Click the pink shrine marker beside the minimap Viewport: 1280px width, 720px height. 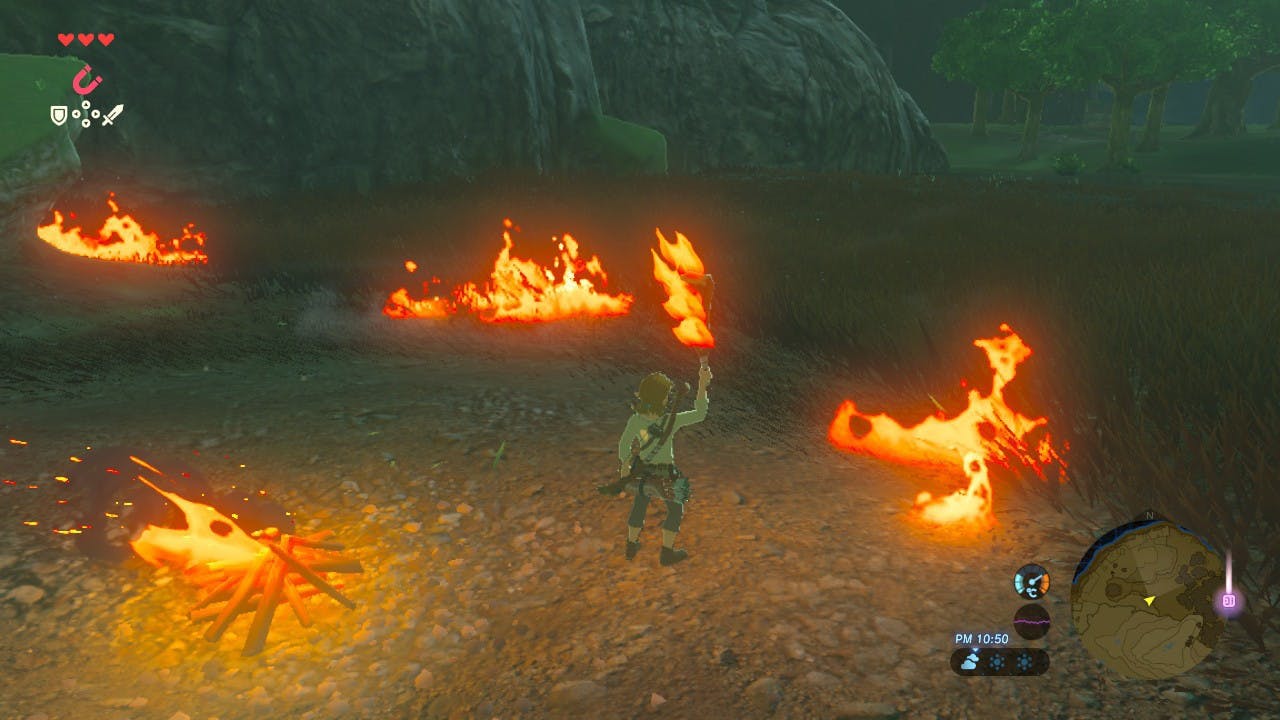click(1229, 601)
